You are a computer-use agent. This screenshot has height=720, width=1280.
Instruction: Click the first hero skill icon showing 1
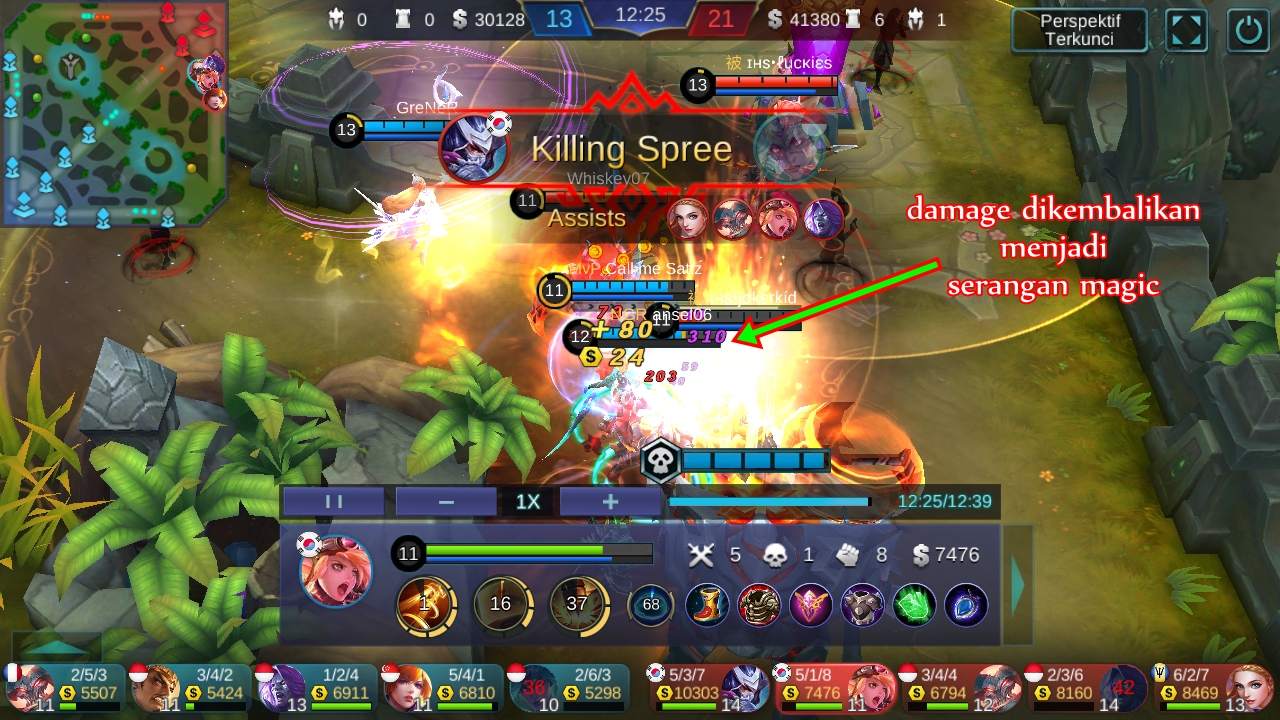(x=427, y=605)
